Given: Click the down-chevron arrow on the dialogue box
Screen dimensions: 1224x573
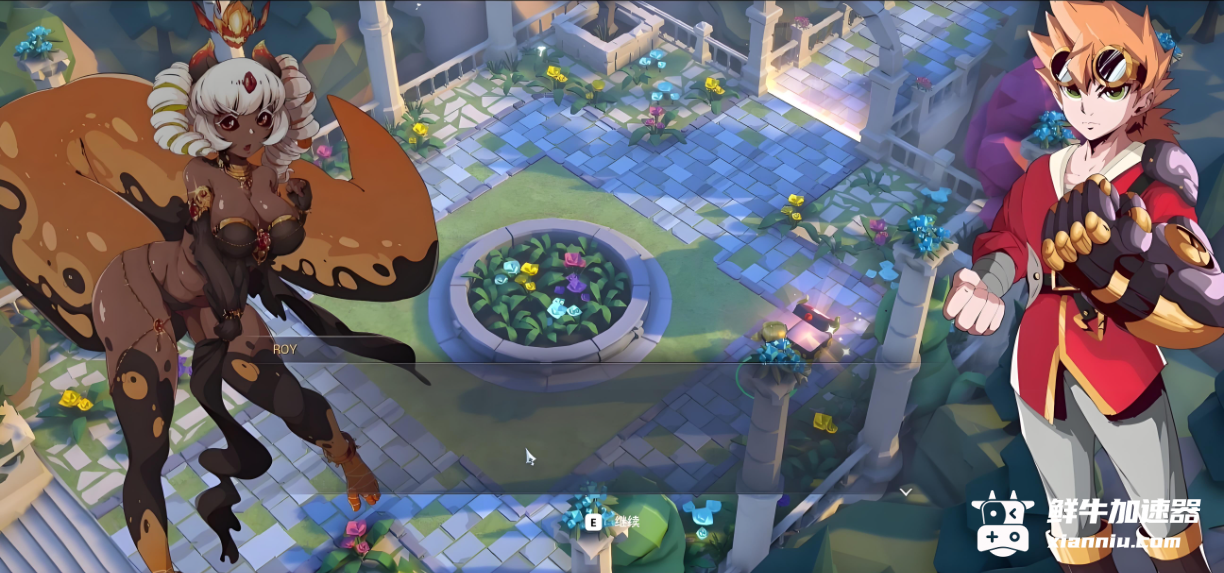Looking at the screenshot, I should 905,491.
